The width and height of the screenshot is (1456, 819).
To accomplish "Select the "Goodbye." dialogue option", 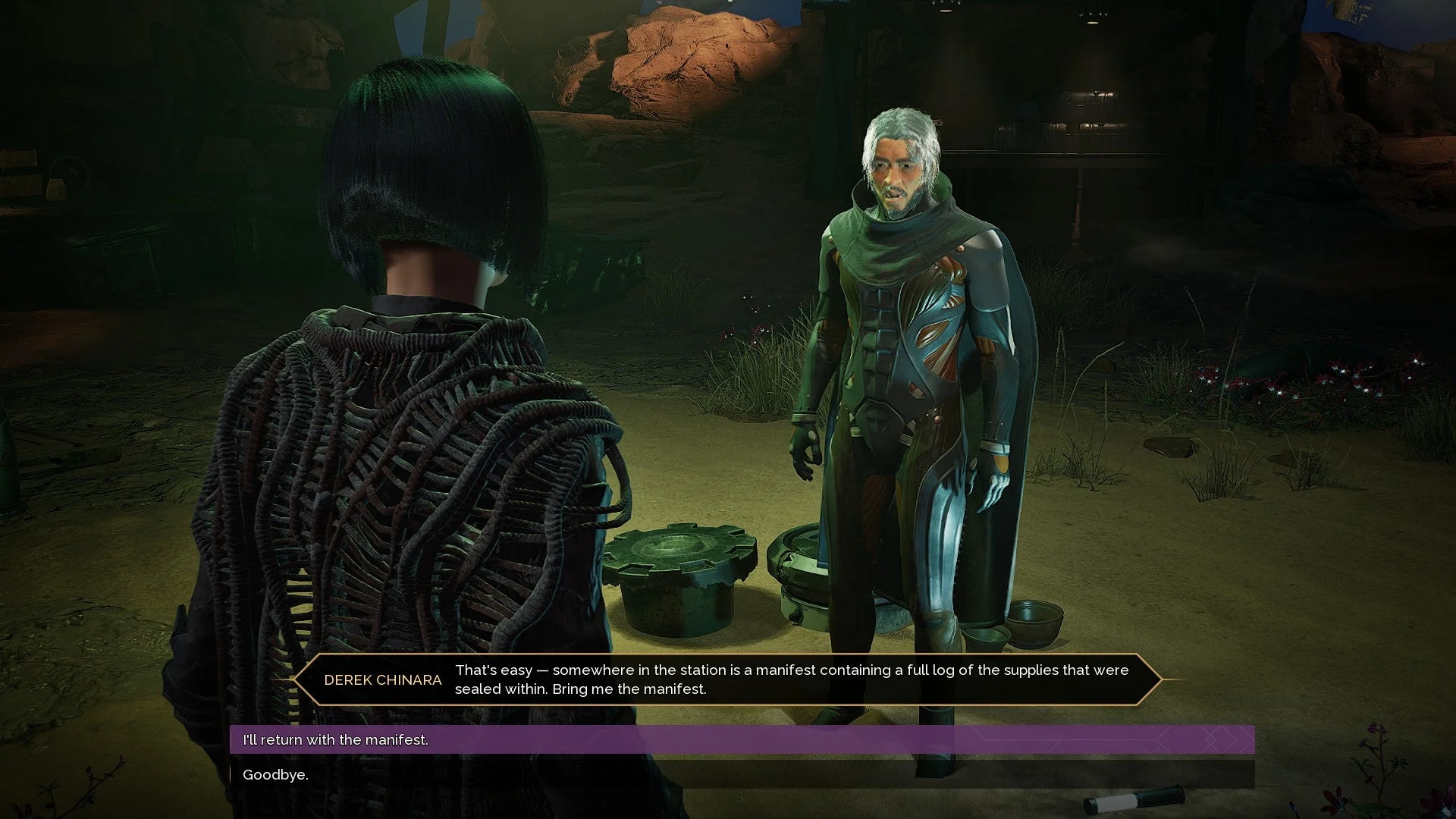I will 275,774.
